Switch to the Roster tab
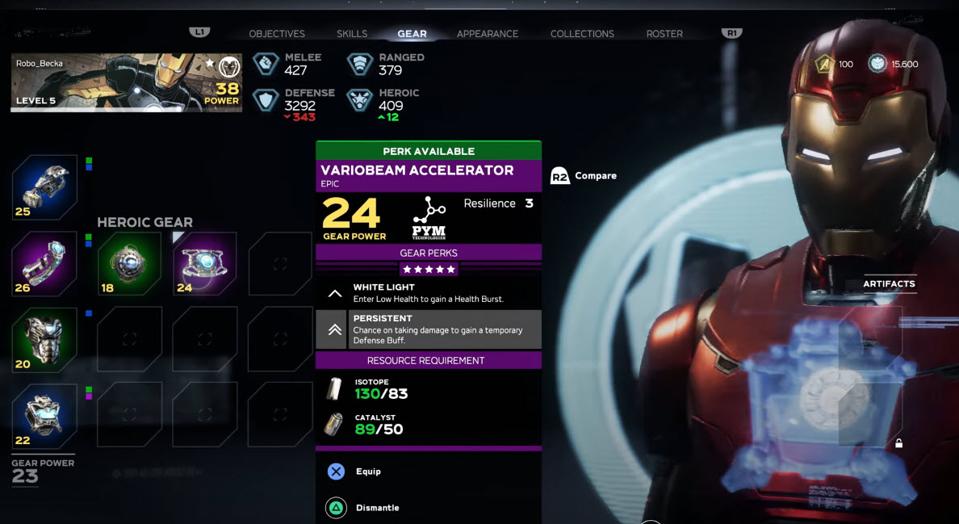Viewport: 959px width, 524px height. 664,34
